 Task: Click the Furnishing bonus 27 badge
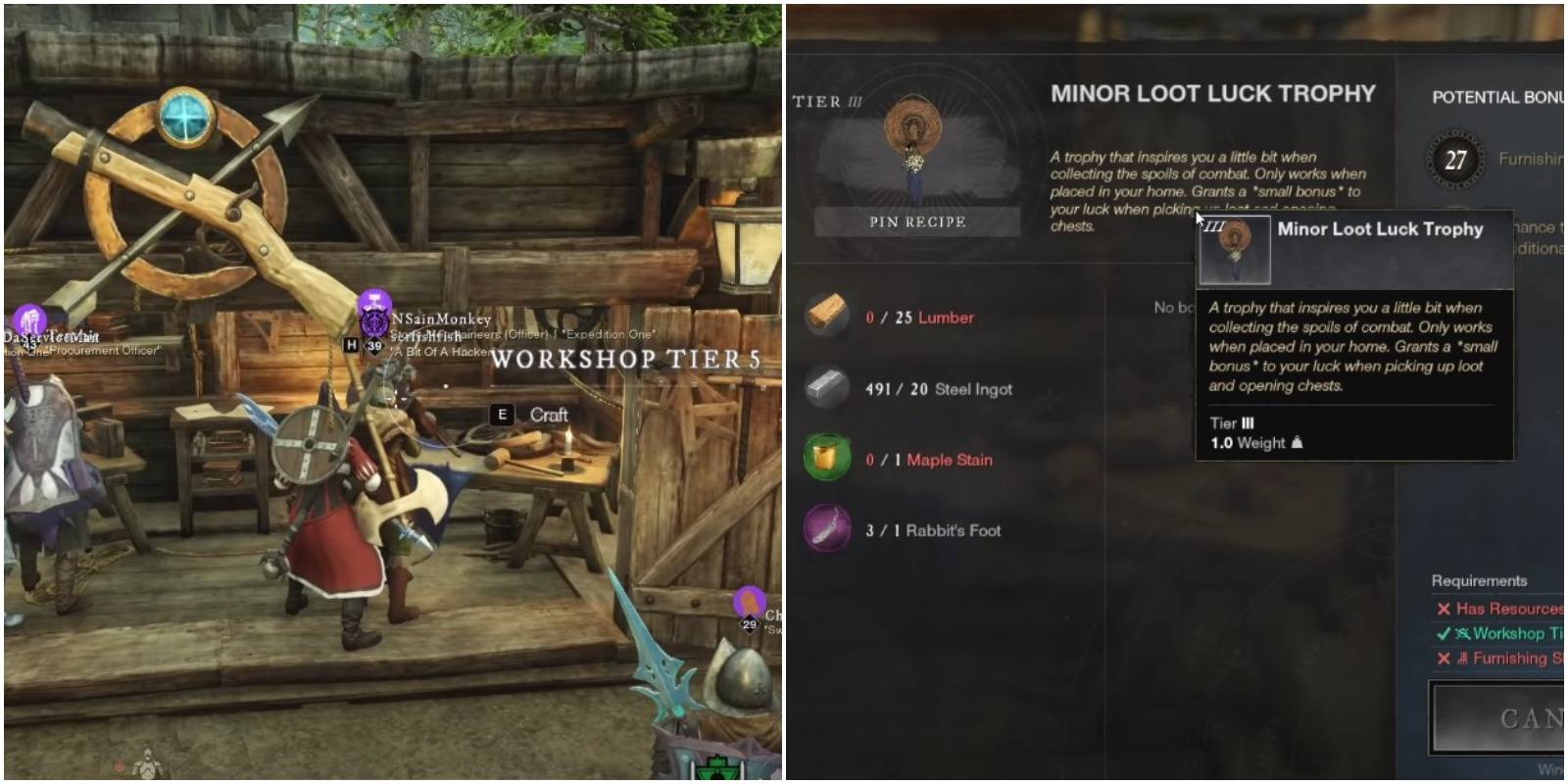click(x=1455, y=157)
